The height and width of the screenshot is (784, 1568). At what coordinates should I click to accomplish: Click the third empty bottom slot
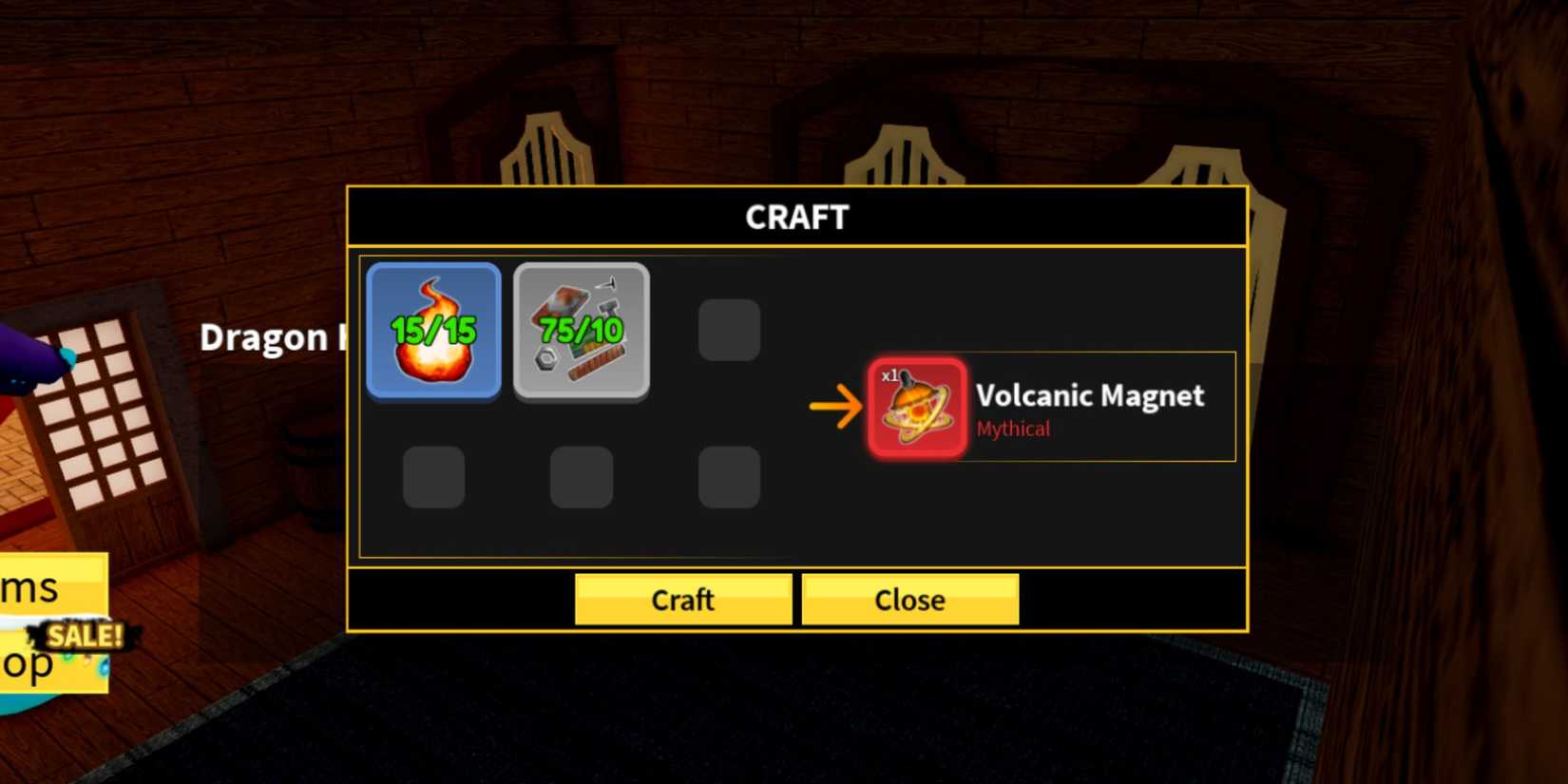(728, 478)
